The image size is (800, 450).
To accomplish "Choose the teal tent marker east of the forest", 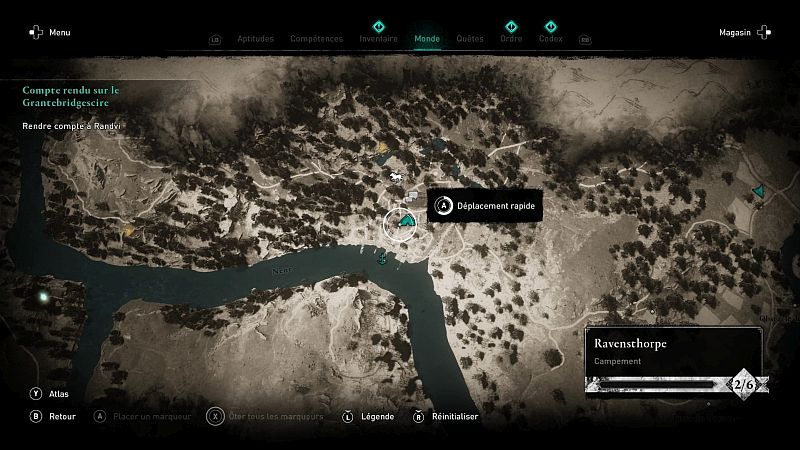I will (x=760, y=189).
